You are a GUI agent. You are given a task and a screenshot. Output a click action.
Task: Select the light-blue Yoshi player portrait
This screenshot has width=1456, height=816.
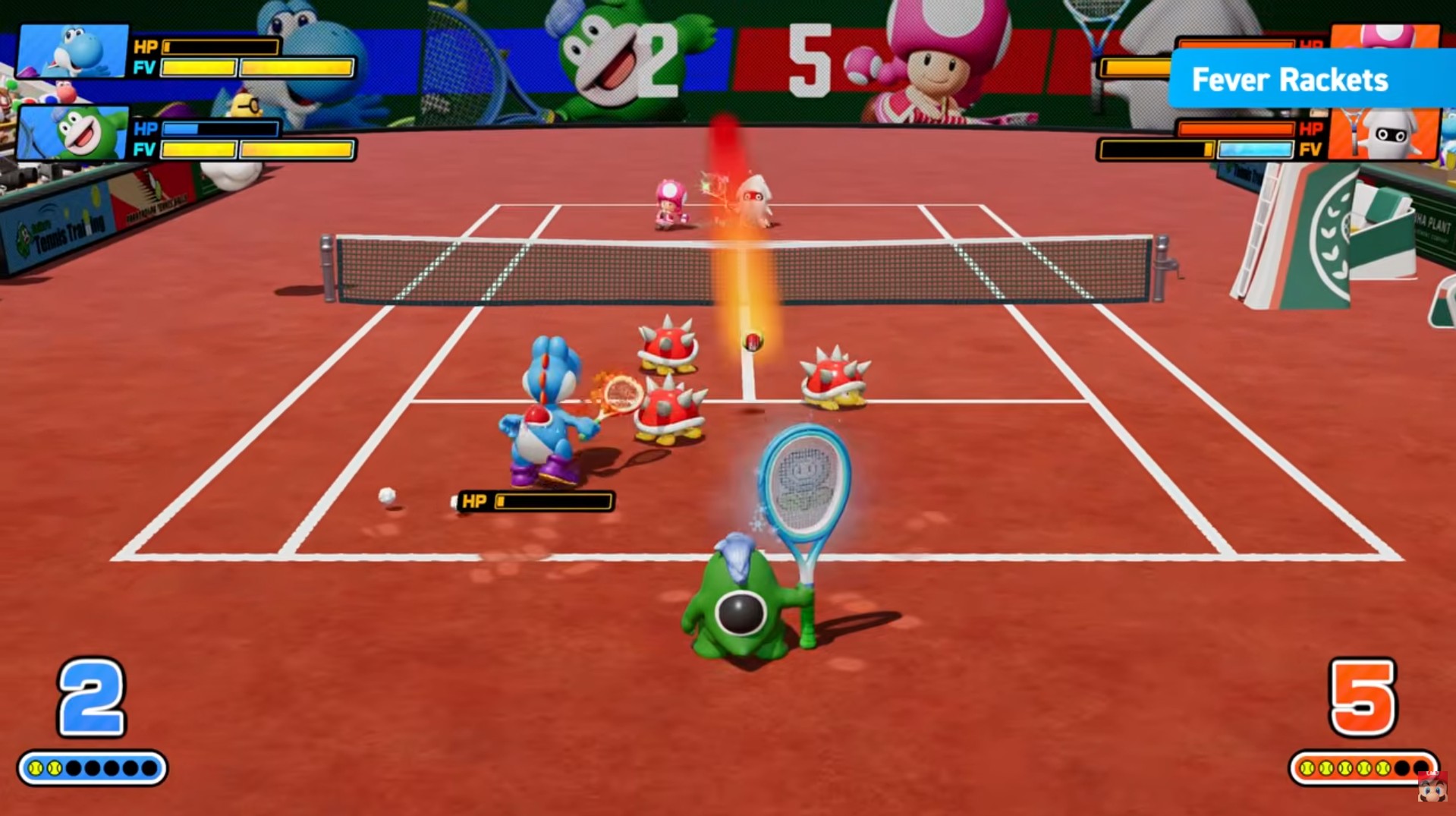tap(72, 51)
